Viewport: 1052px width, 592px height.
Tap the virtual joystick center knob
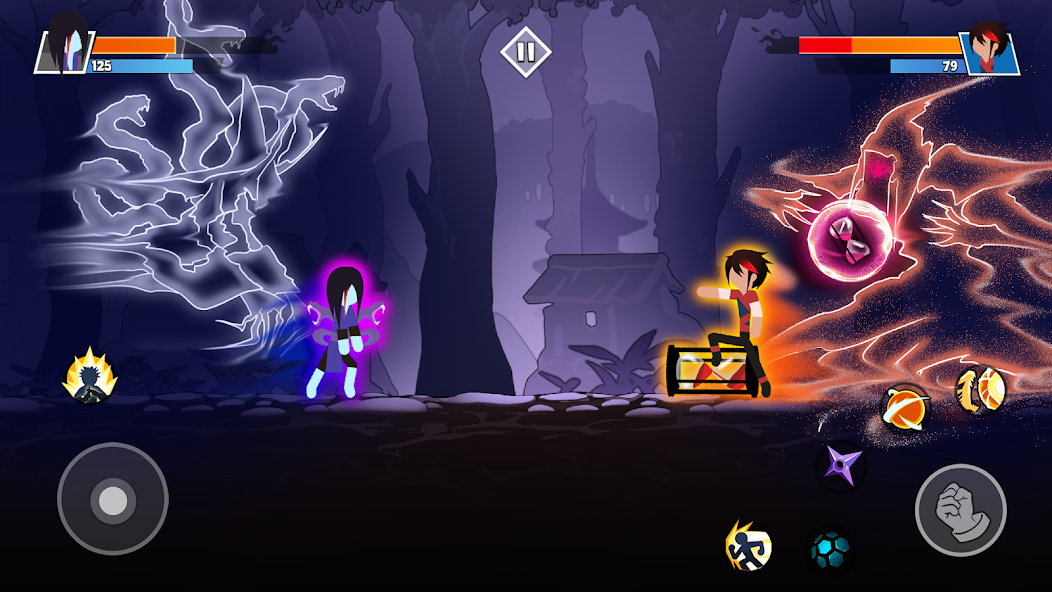click(x=113, y=499)
